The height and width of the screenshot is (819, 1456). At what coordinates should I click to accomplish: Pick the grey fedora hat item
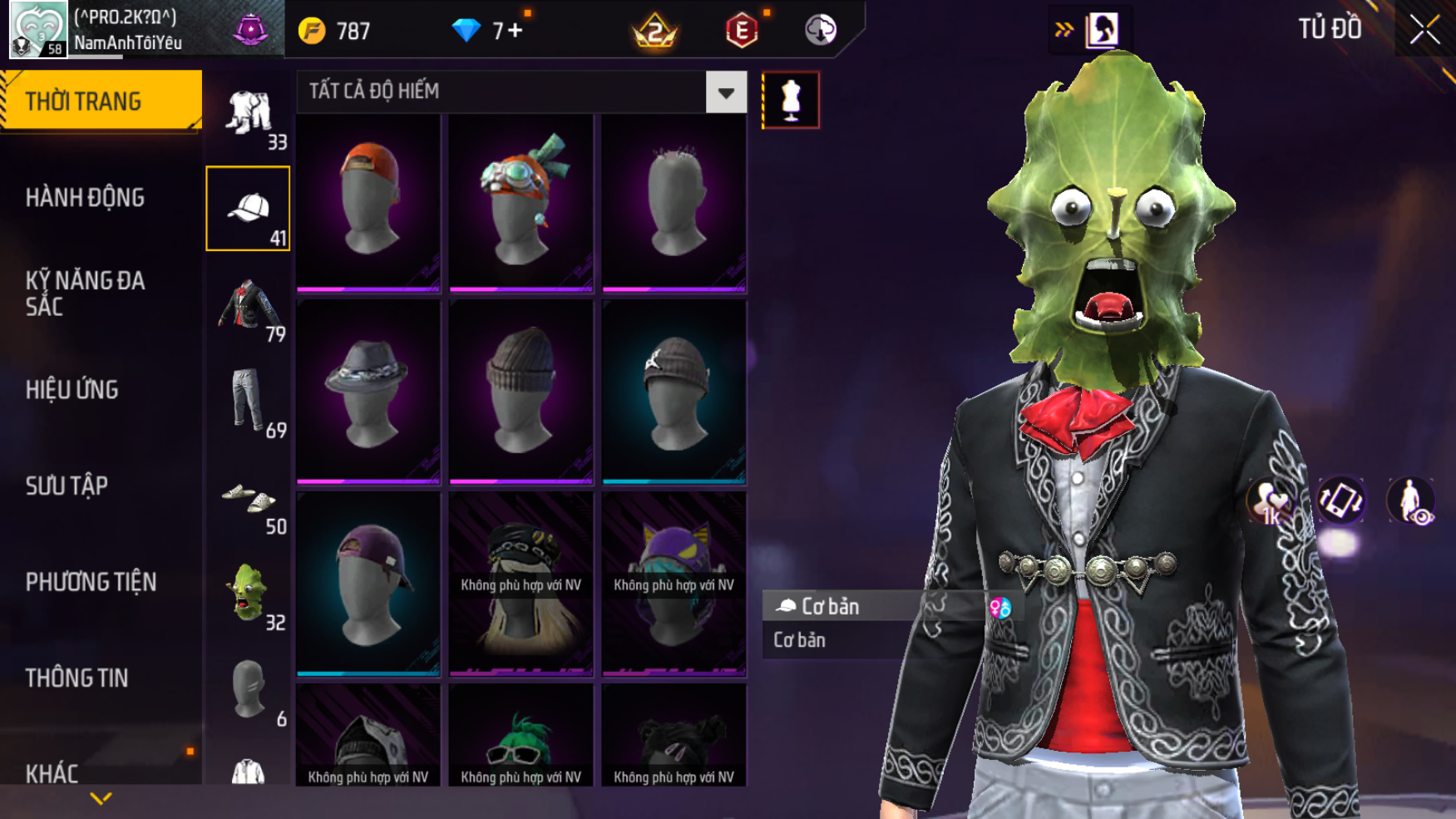tap(368, 392)
